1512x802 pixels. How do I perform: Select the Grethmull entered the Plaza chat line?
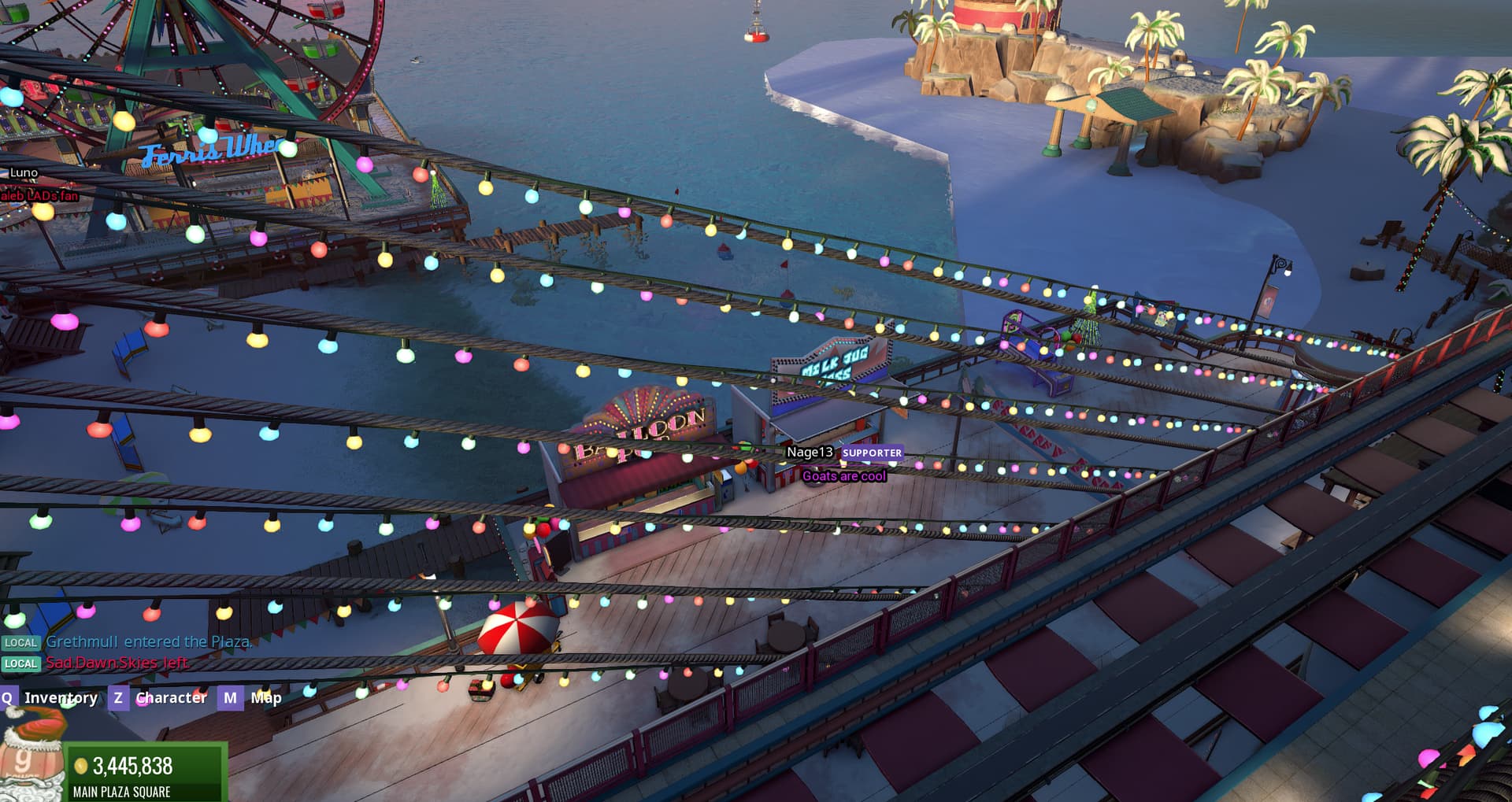(148, 642)
